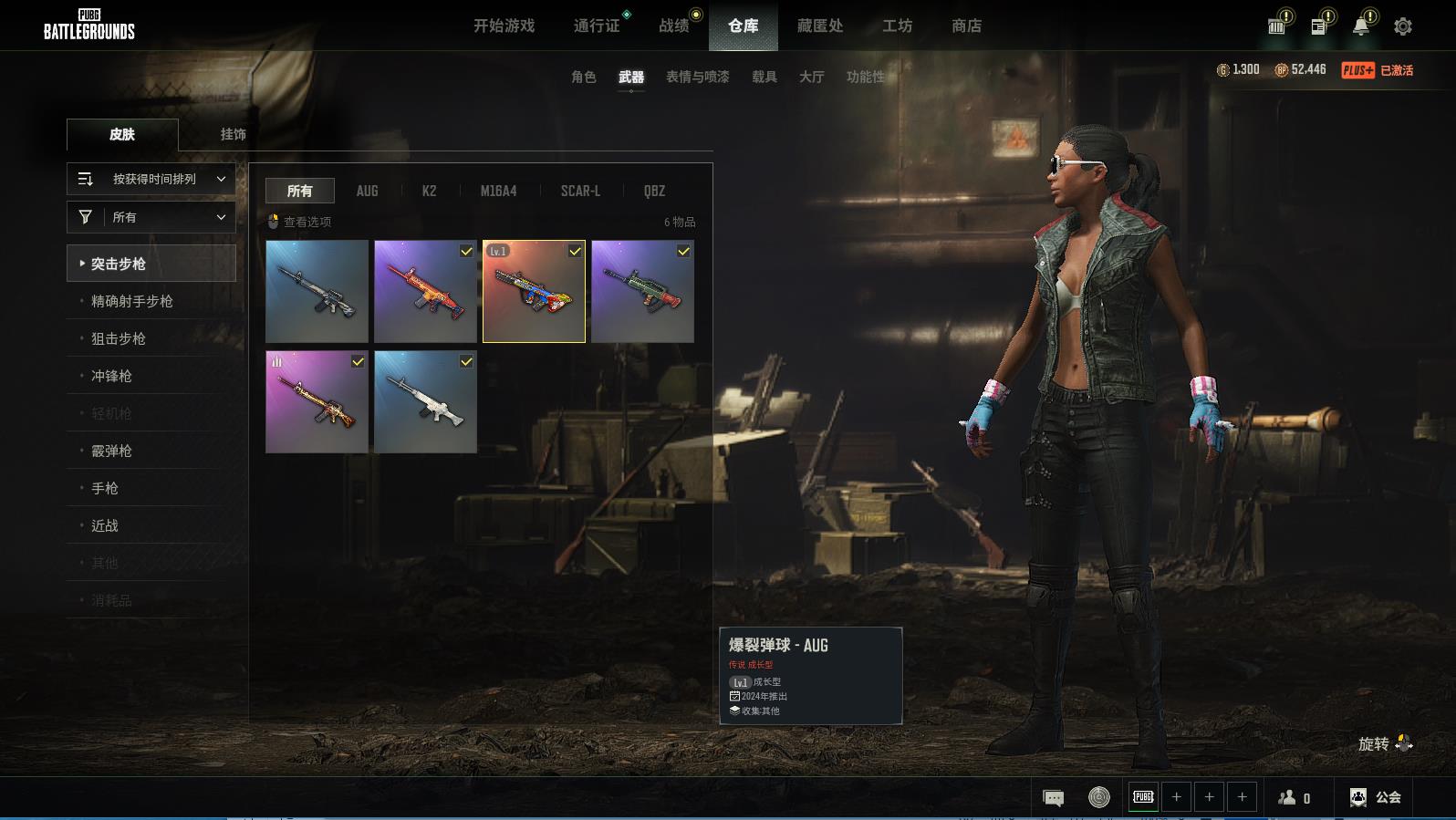Choose the 狙击步枪 weapon category

pyautogui.click(x=119, y=338)
